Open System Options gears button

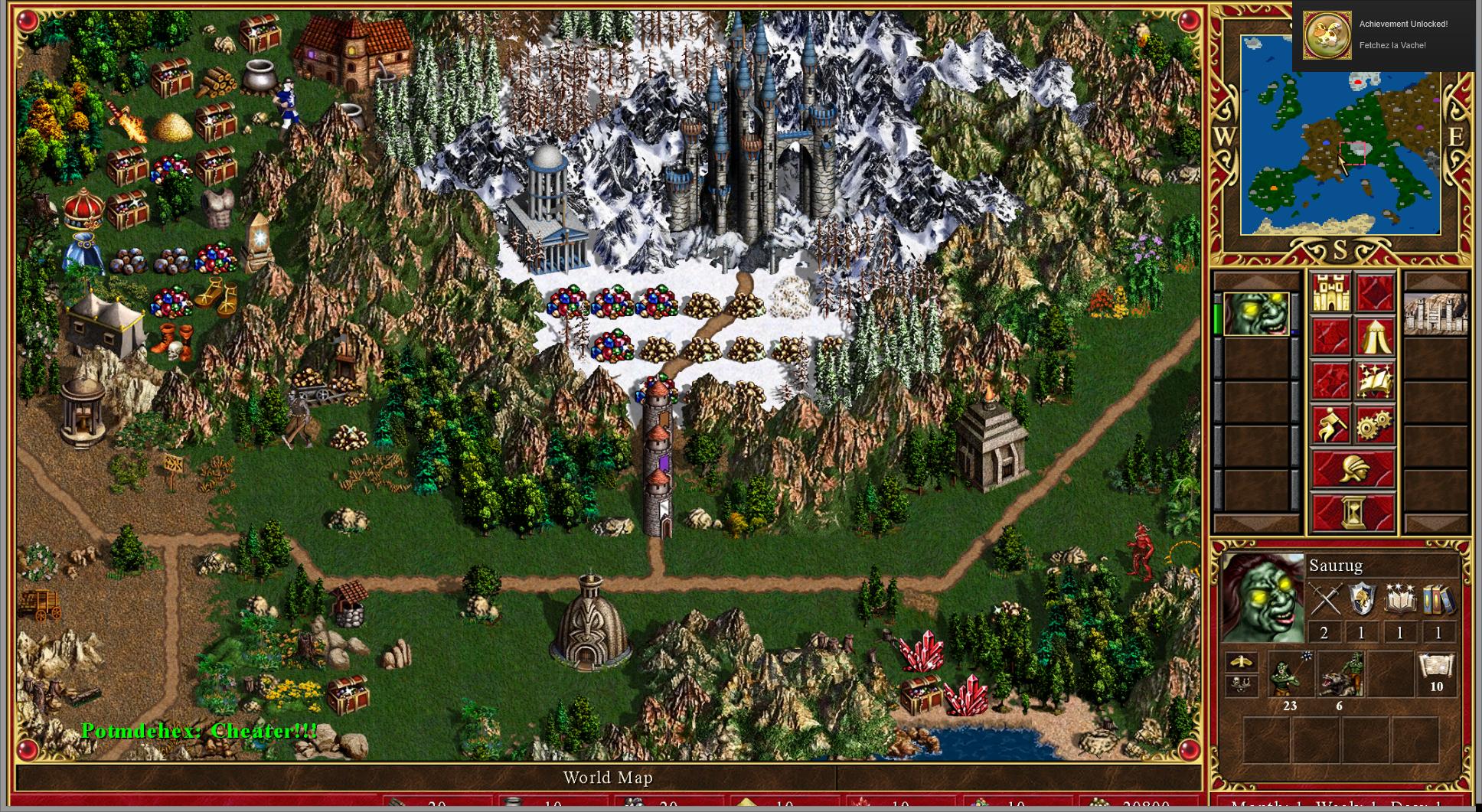click(x=1374, y=425)
